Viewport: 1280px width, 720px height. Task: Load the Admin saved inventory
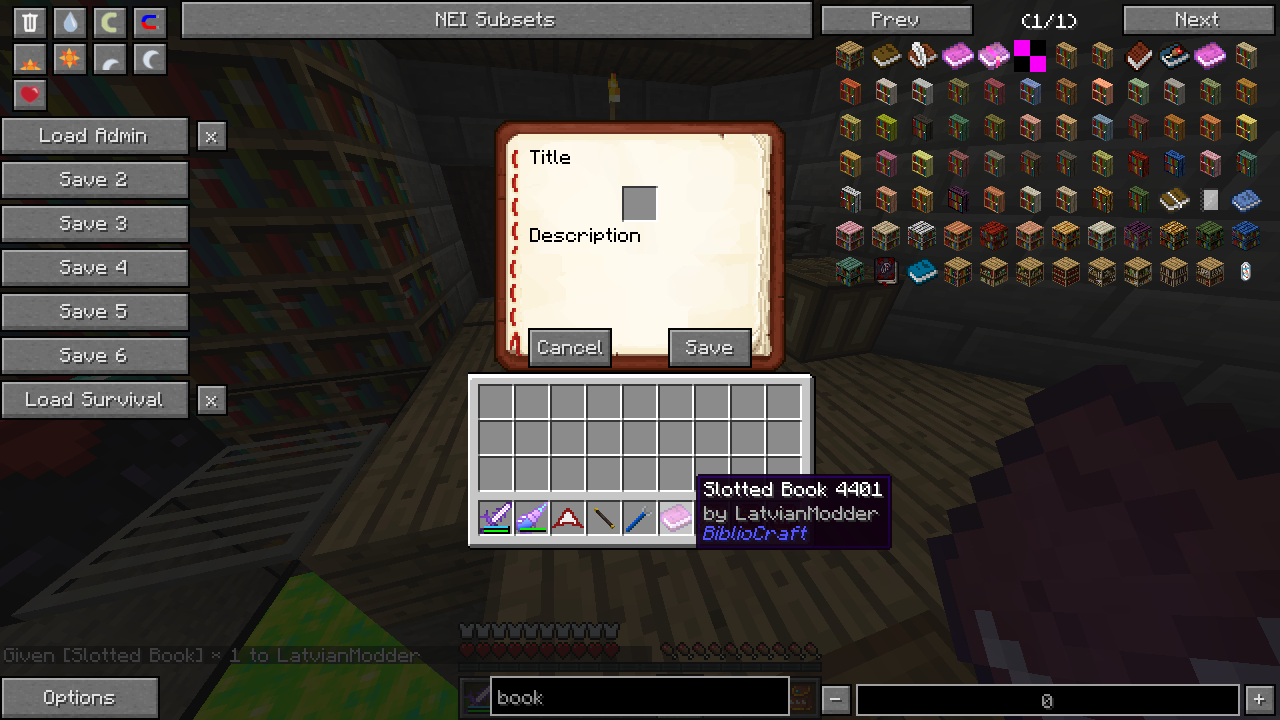click(x=94, y=136)
